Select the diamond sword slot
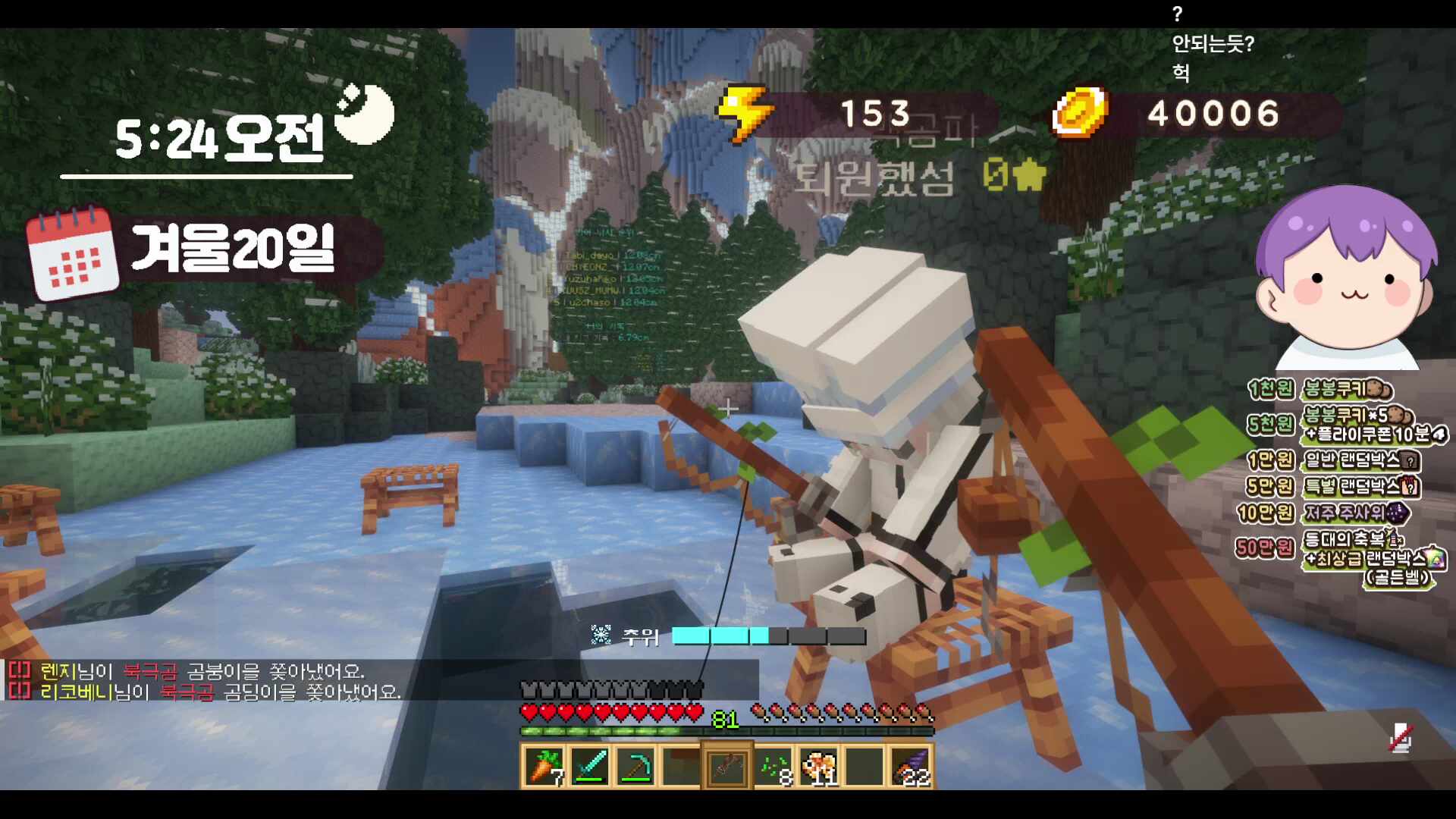This screenshot has height=819, width=1456. (591, 767)
